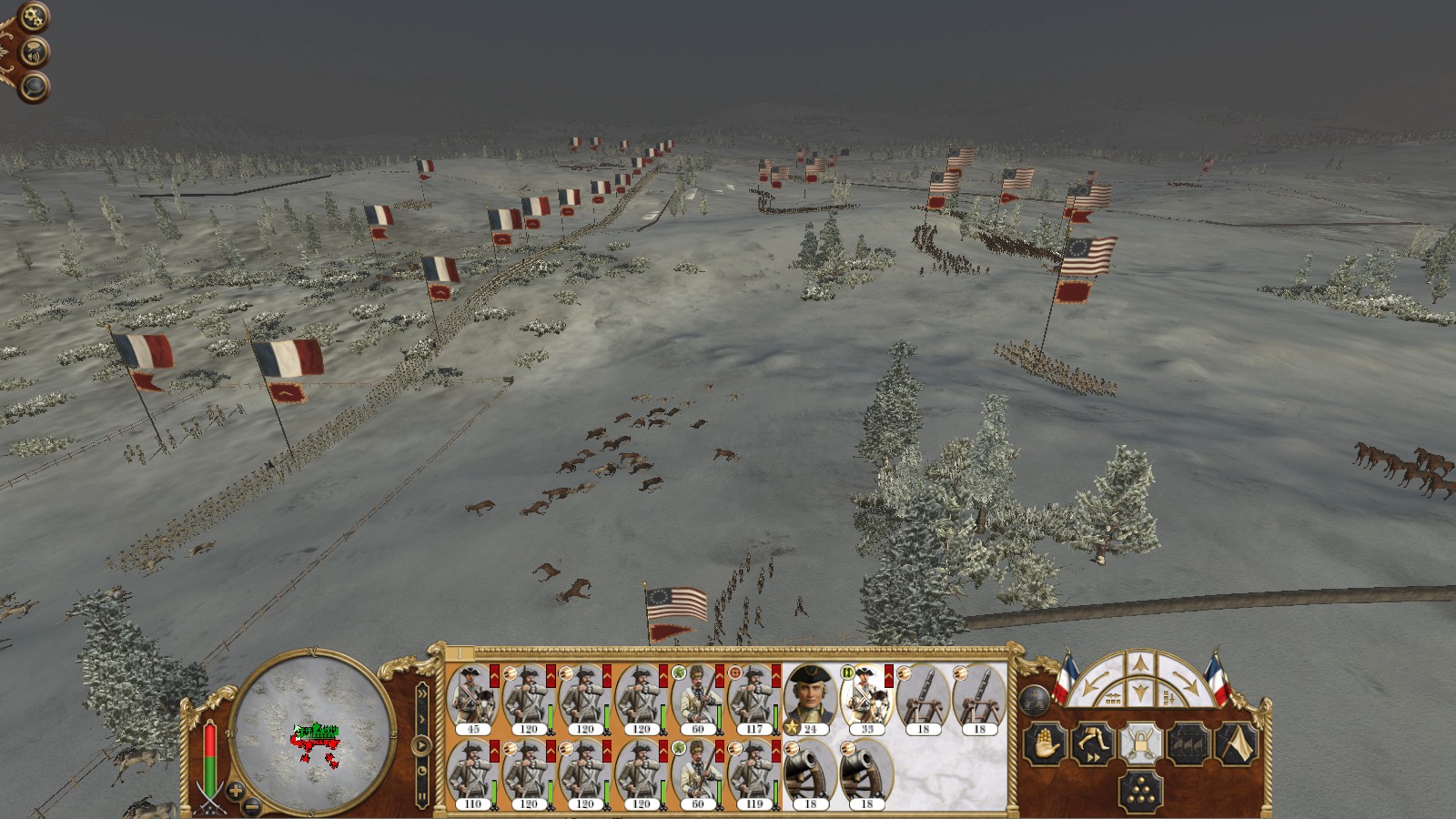Toggle run mode with running legs button
Image resolution: width=1456 pixels, height=819 pixels.
pyautogui.click(x=1092, y=743)
